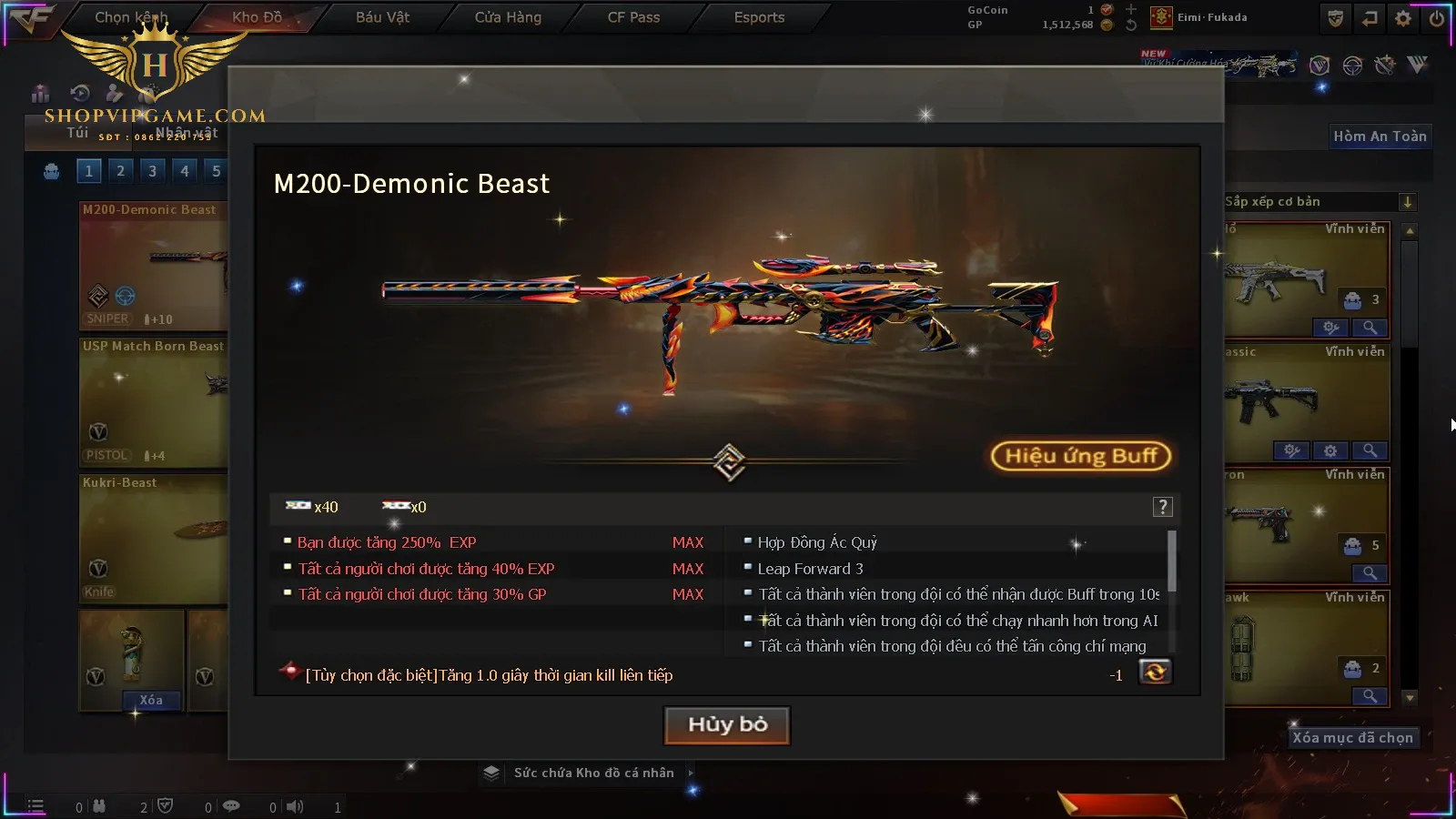Switch to the Esports tab
The width and height of the screenshot is (1456, 819).
point(759,17)
